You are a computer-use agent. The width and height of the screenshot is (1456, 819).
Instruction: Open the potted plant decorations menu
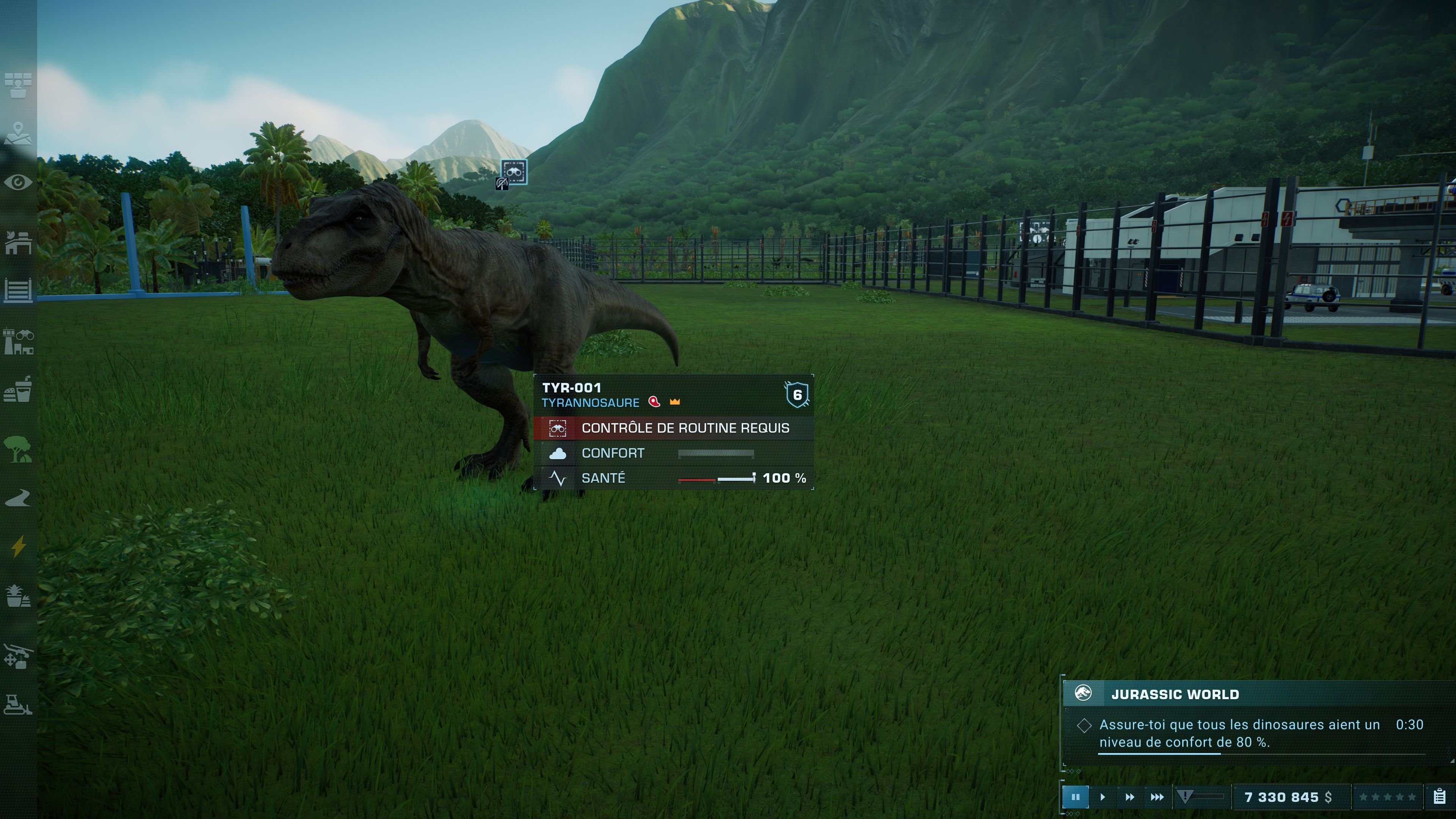(x=18, y=596)
